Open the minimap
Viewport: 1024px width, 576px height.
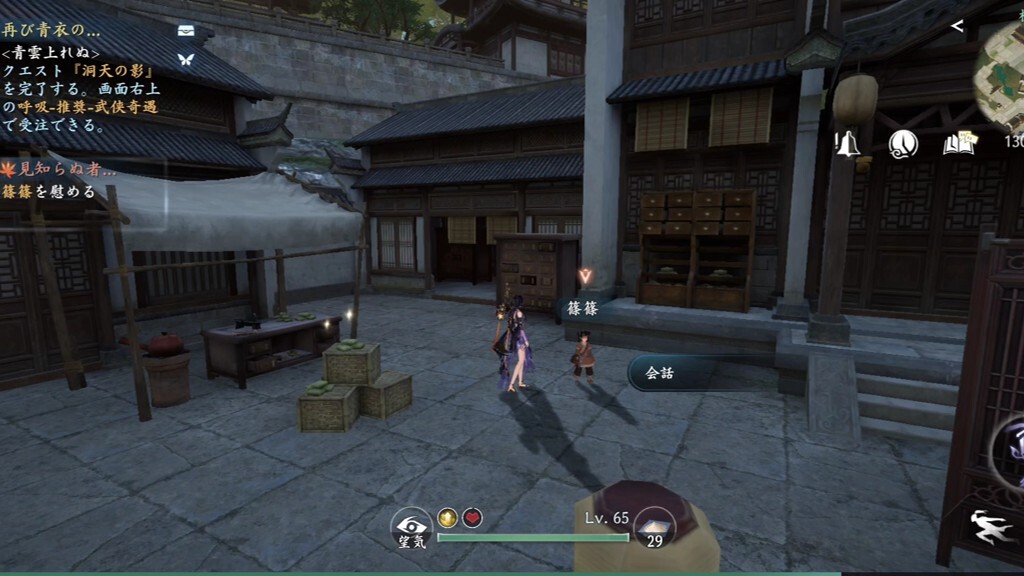1002,68
